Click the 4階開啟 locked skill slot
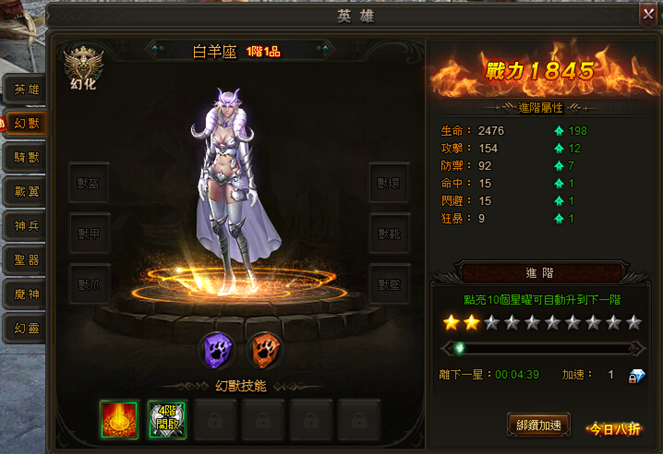The width and height of the screenshot is (663, 454). tap(167, 420)
